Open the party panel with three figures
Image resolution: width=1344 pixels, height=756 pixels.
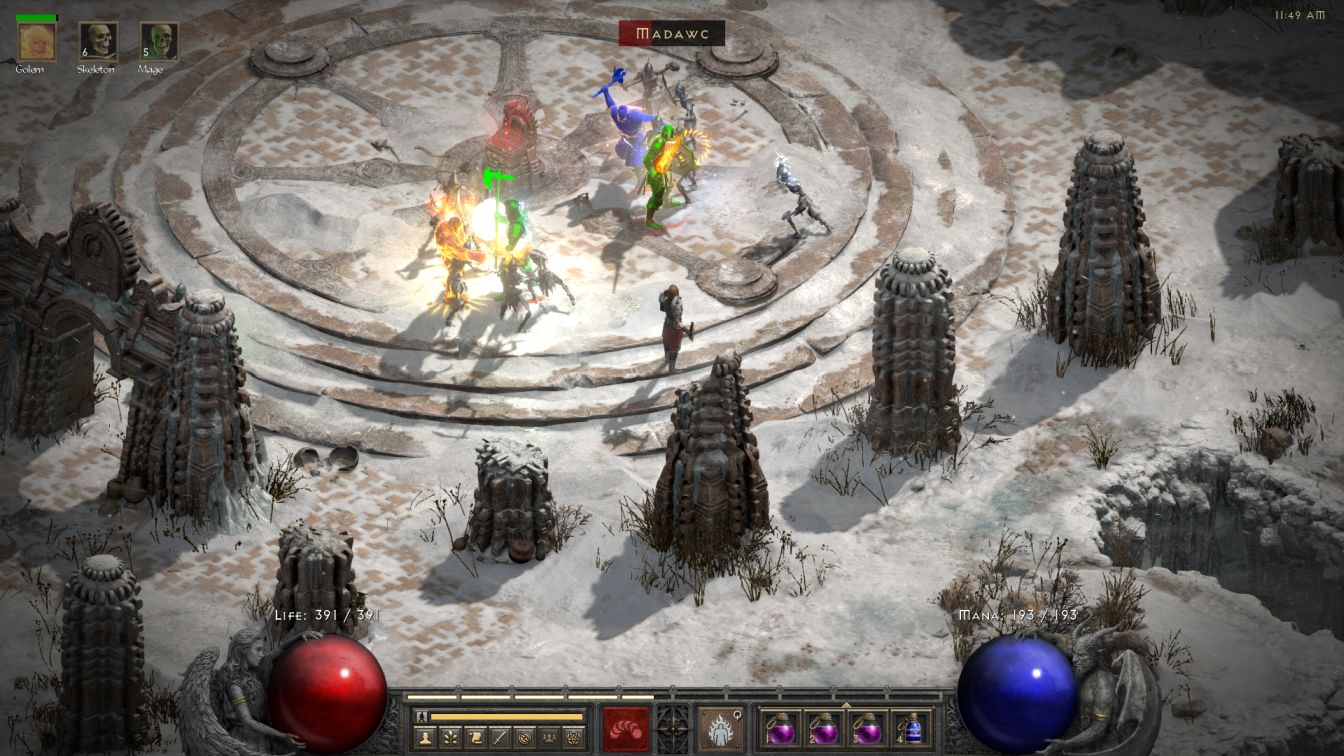click(x=549, y=738)
